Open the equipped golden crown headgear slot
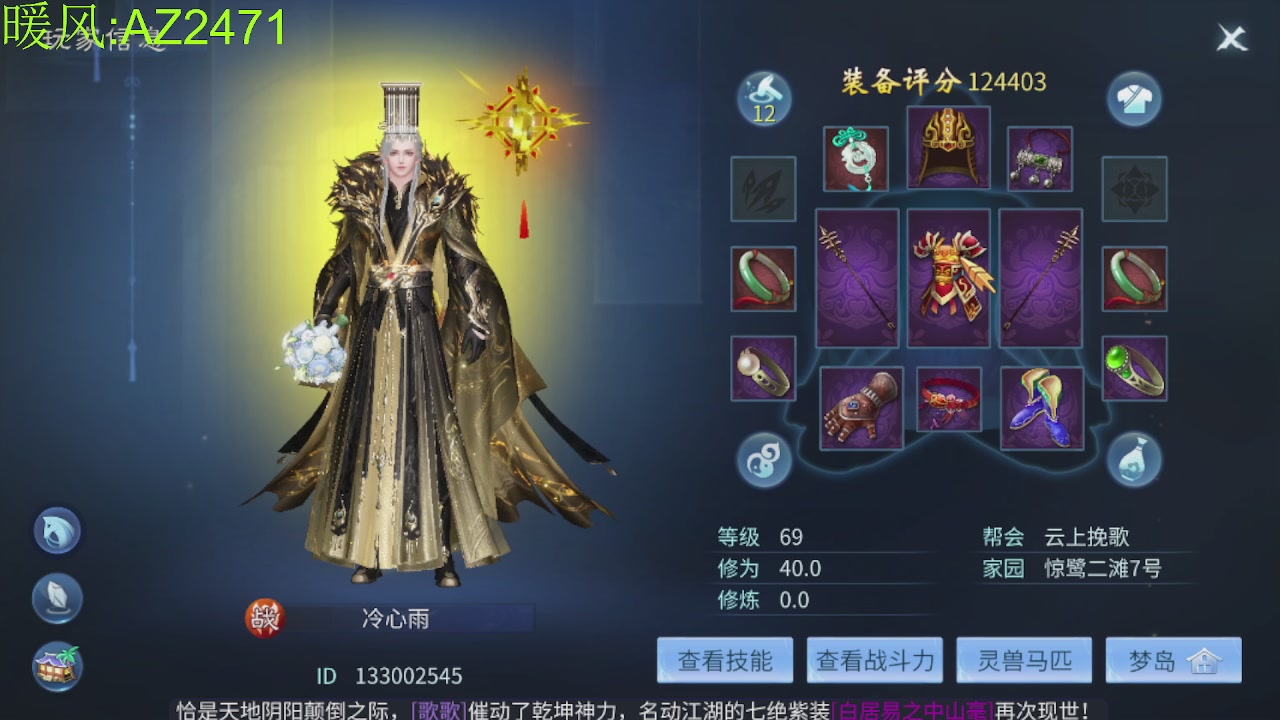Image resolution: width=1280 pixels, height=720 pixels. pyautogui.click(x=948, y=147)
